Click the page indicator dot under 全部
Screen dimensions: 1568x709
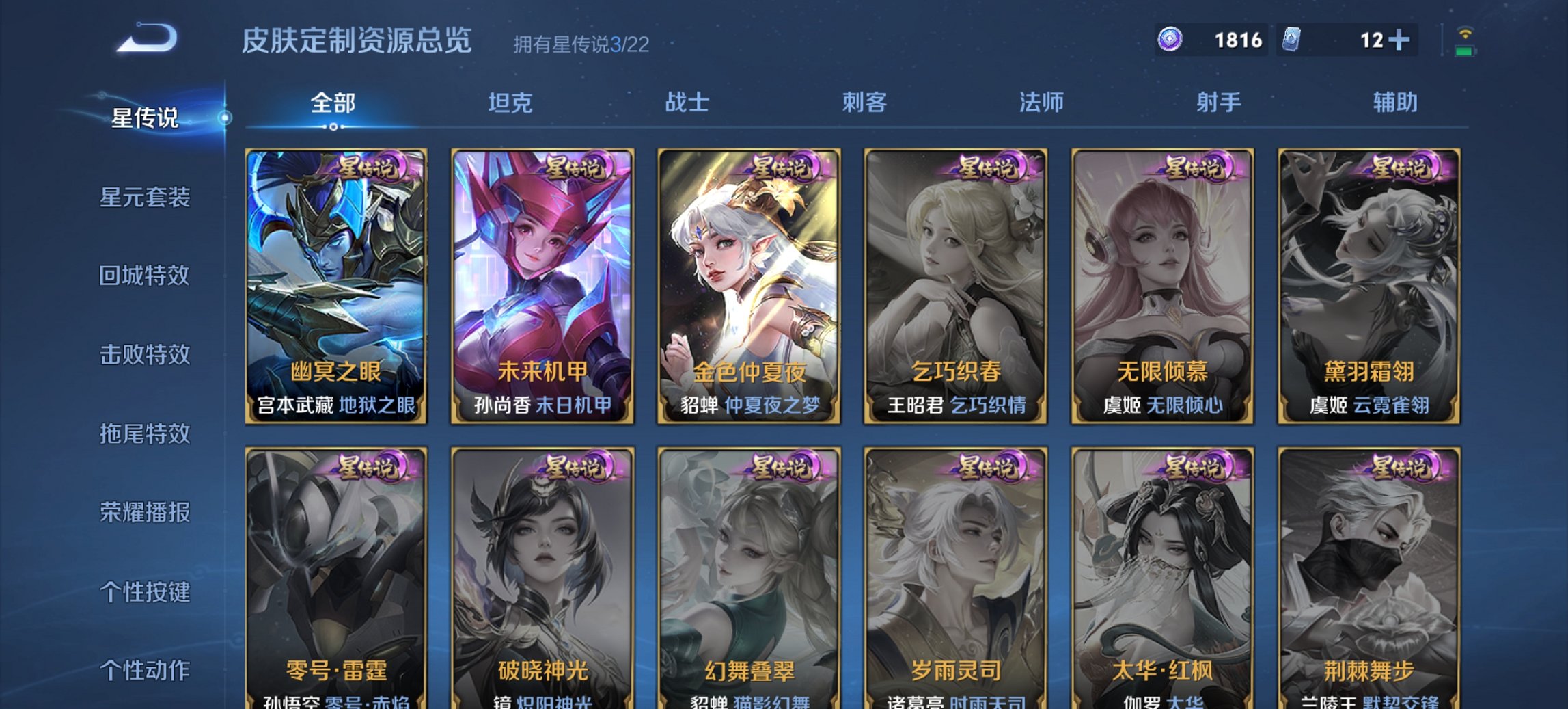click(333, 126)
